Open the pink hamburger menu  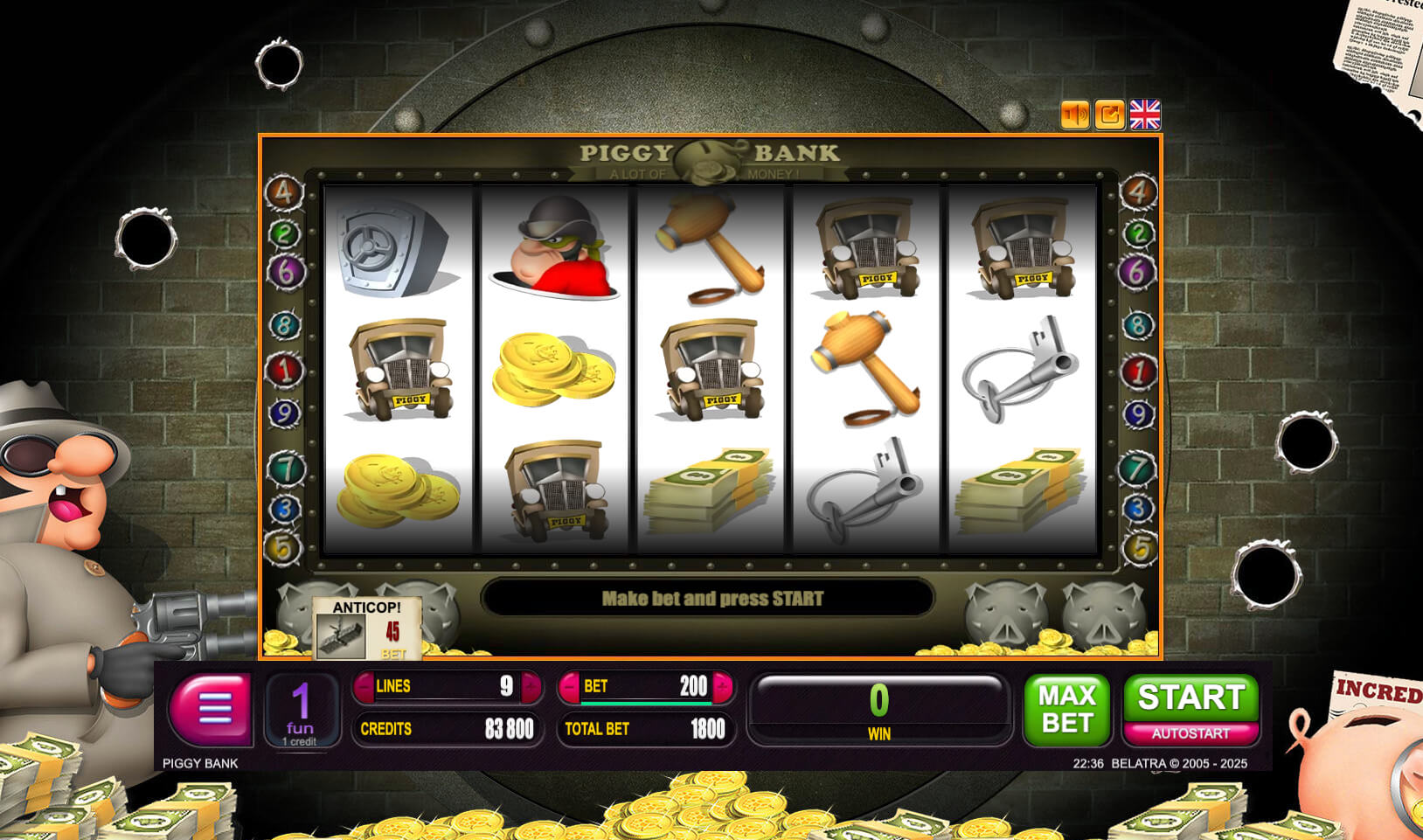(x=211, y=709)
